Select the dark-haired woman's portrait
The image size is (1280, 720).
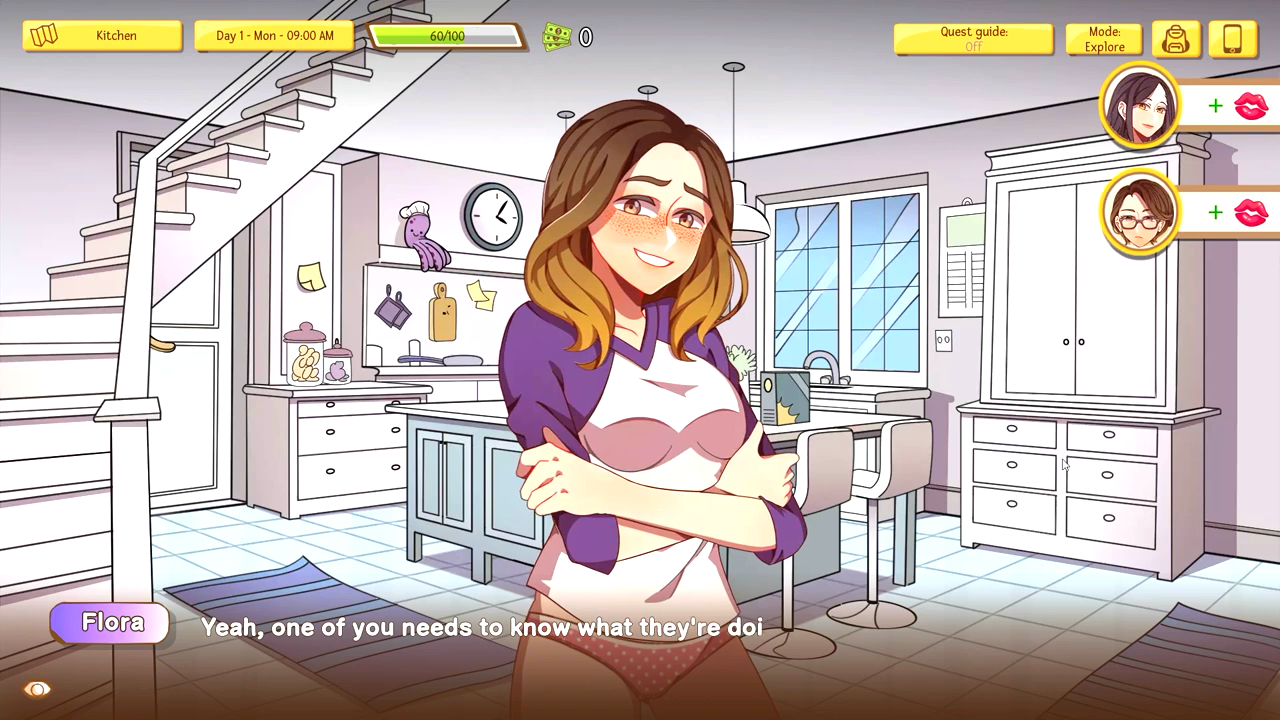pyautogui.click(x=1140, y=105)
